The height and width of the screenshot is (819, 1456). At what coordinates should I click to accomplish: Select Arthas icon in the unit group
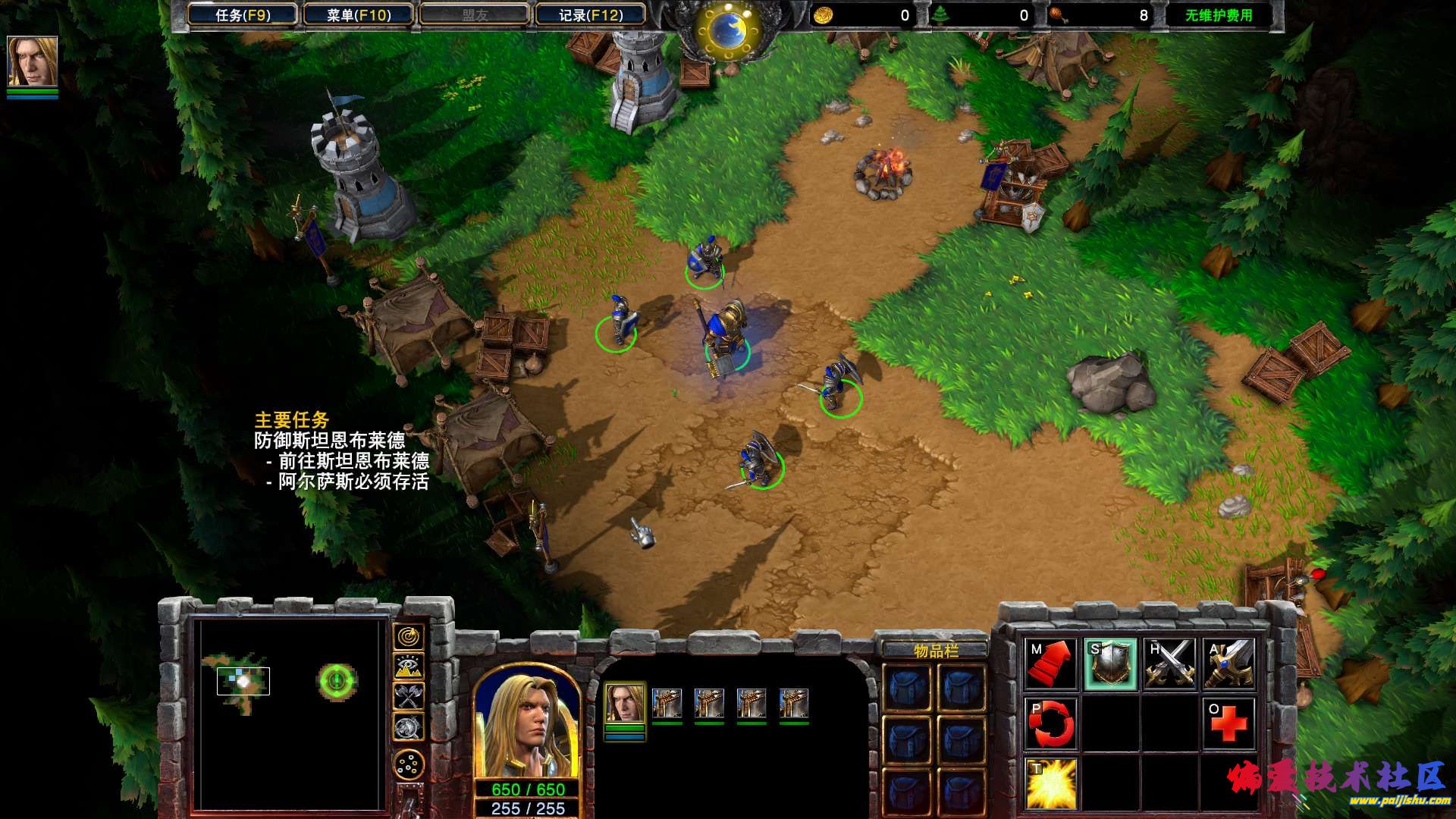point(626,704)
